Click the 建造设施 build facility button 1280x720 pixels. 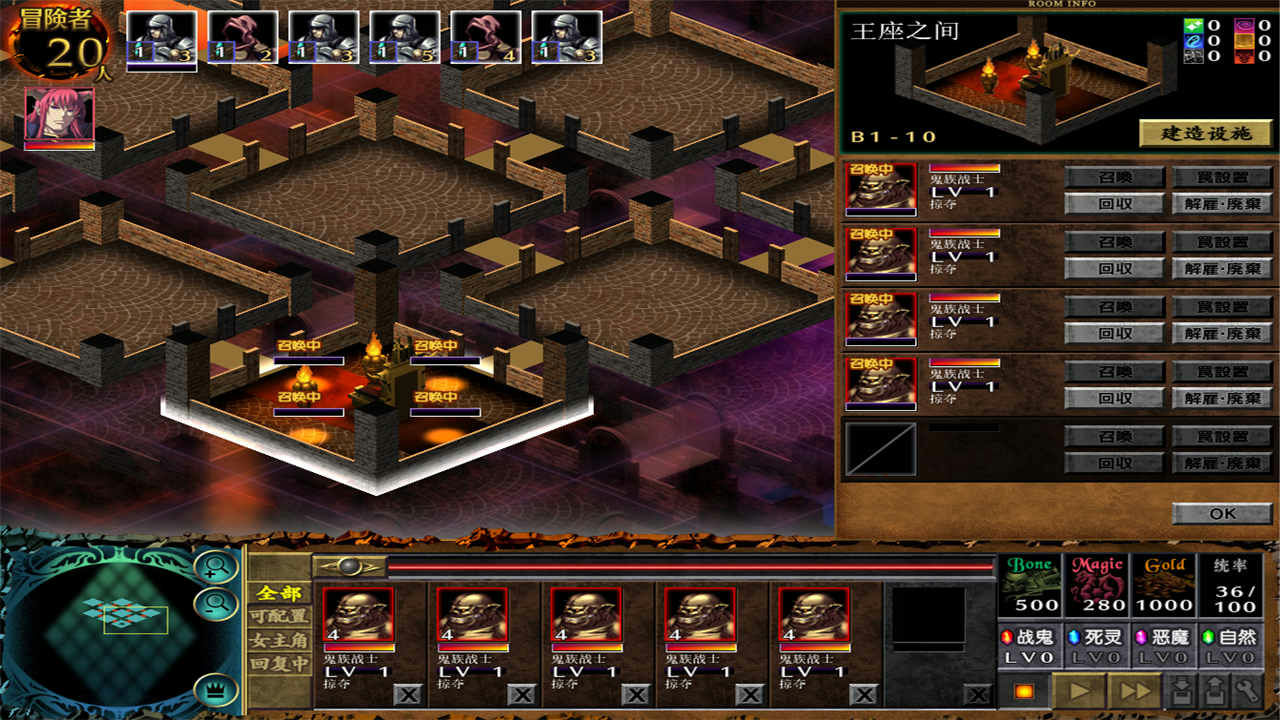point(1205,134)
